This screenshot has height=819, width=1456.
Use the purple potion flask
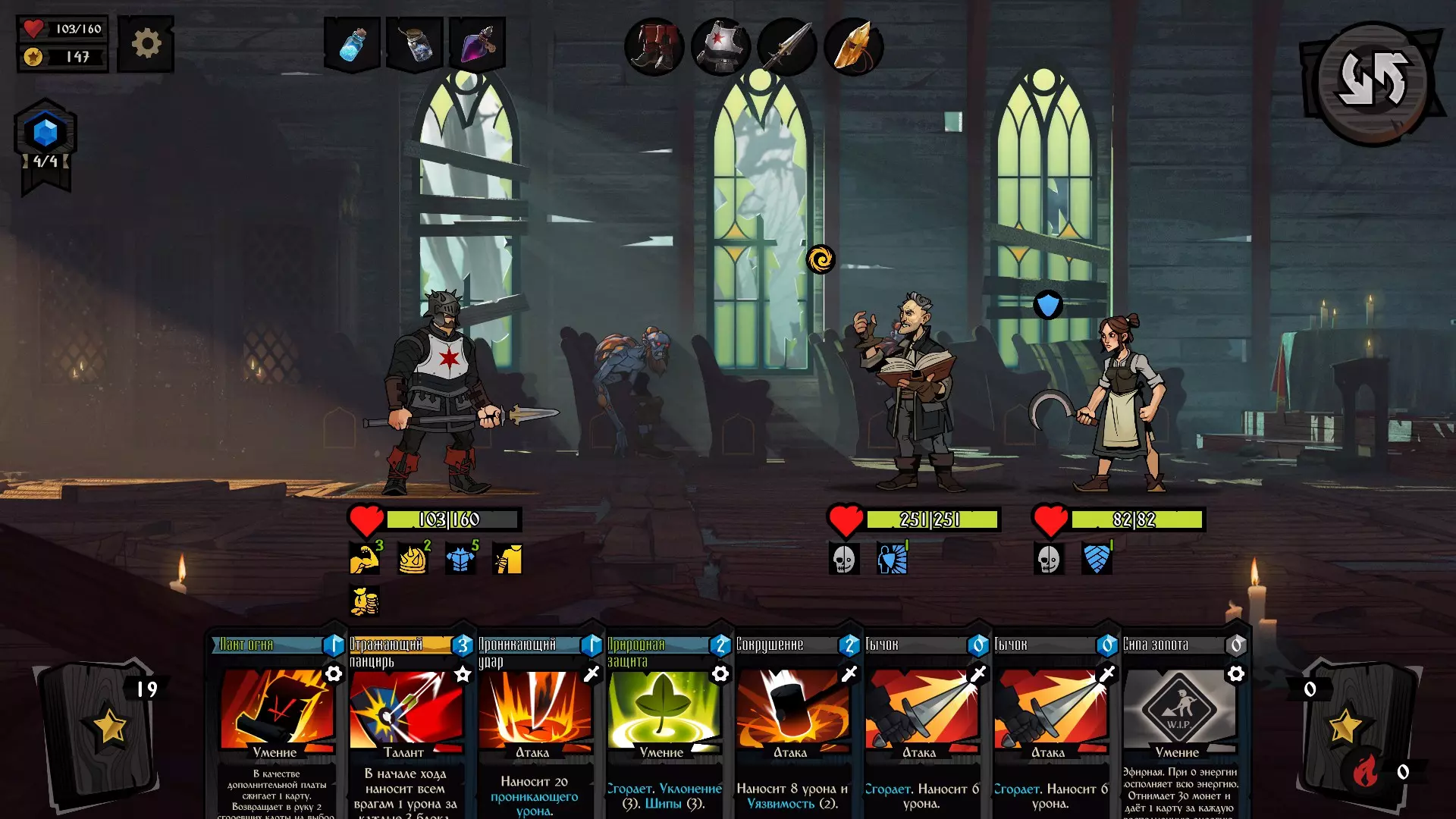point(478,44)
